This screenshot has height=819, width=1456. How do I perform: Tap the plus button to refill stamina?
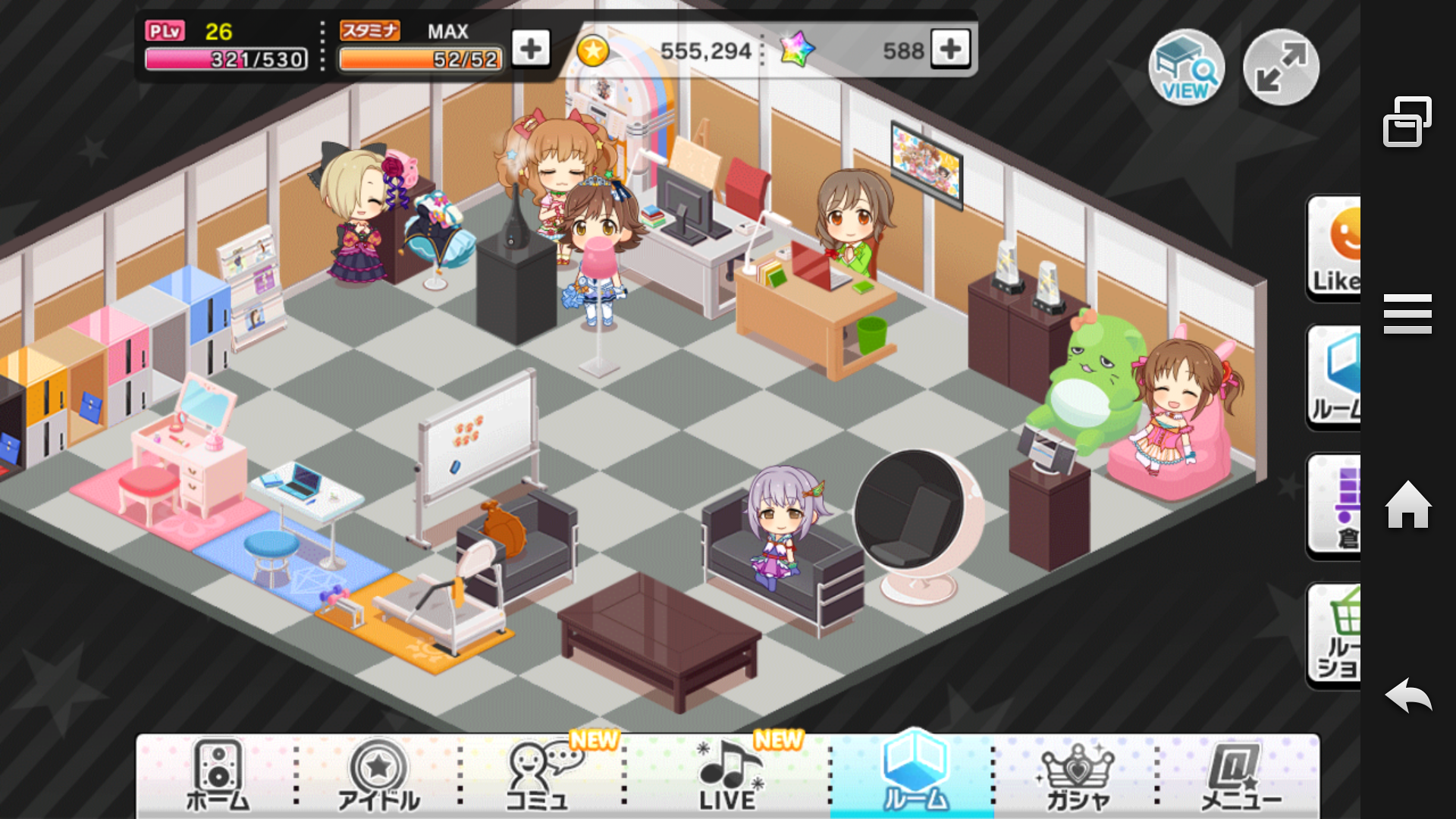point(531,49)
